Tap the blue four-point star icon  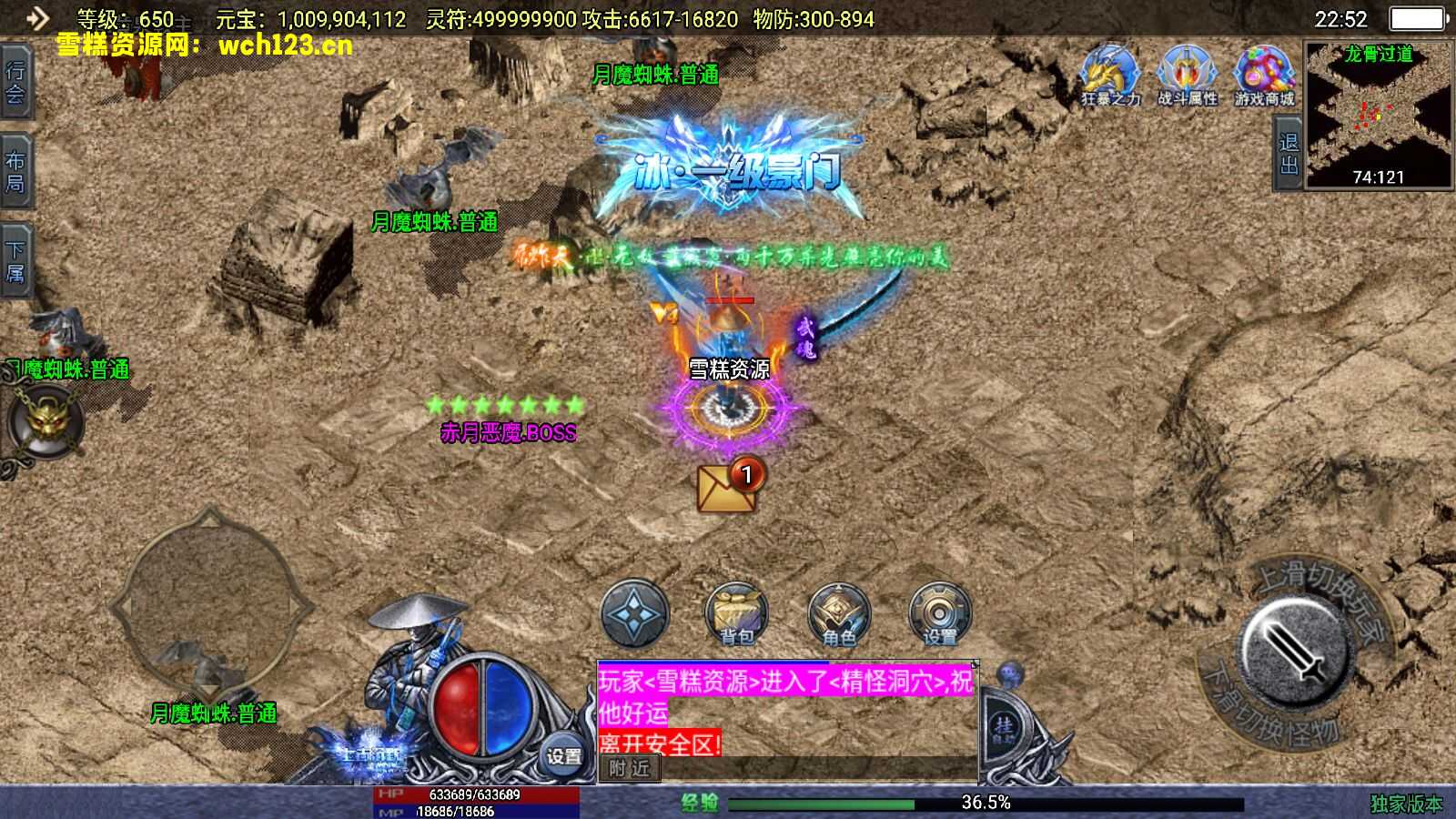point(634,614)
